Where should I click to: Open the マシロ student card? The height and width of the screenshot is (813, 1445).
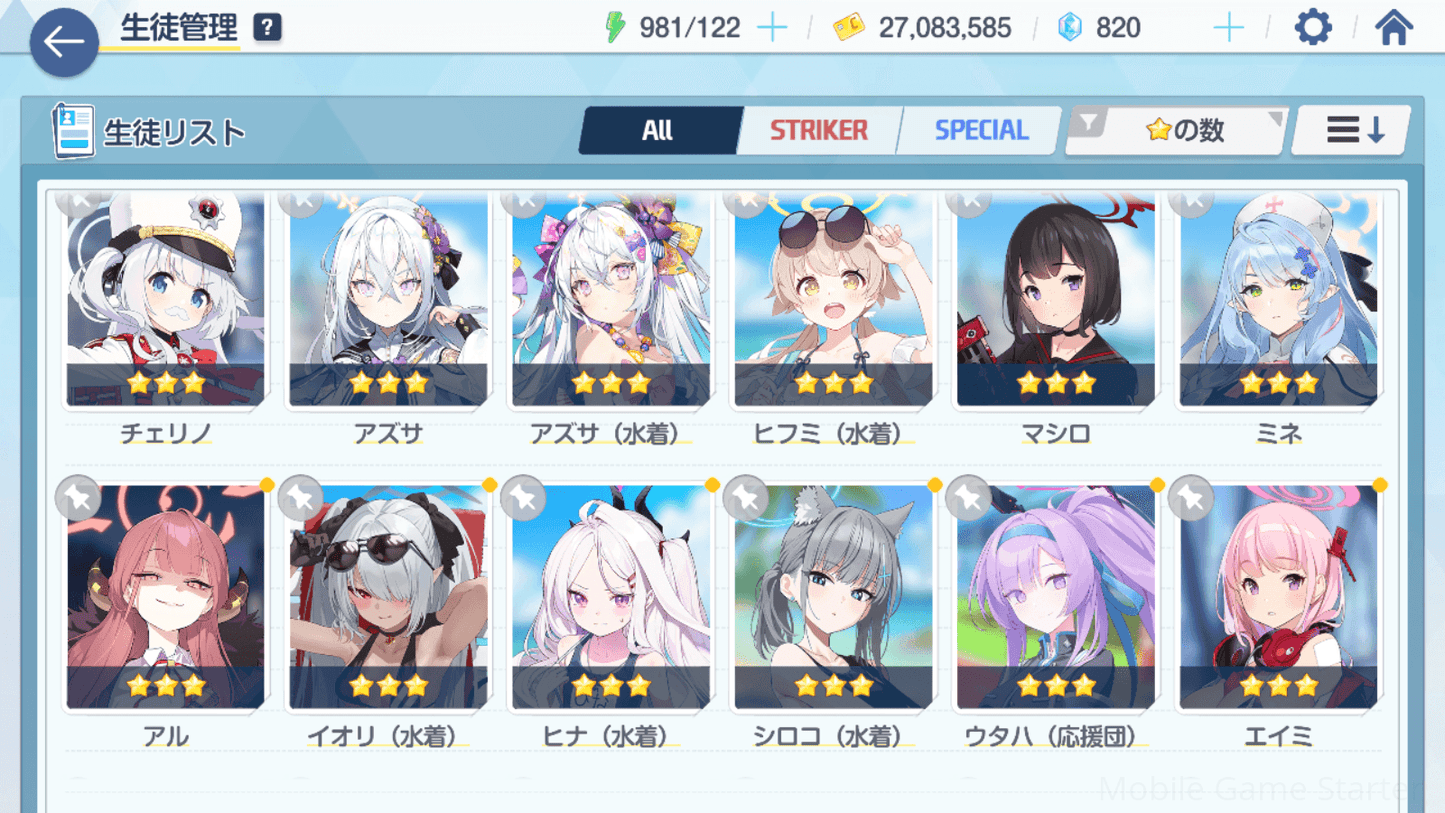coord(1056,300)
